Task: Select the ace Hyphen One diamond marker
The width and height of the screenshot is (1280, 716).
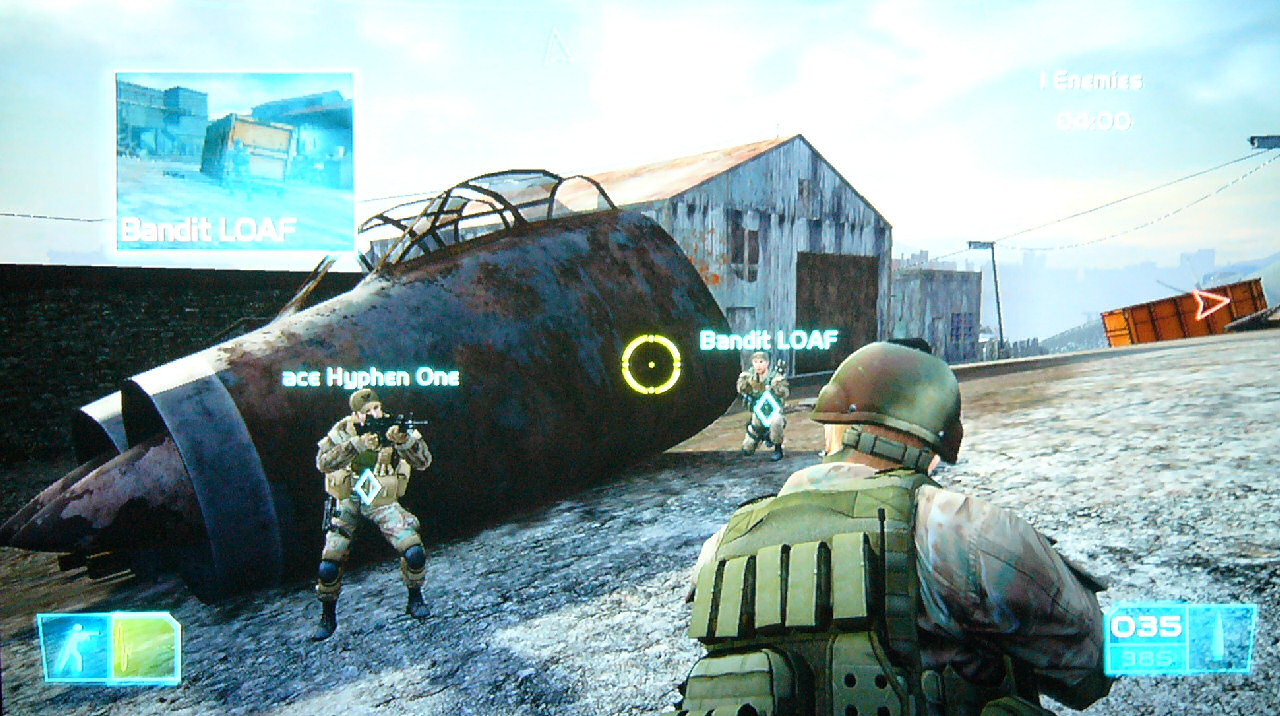Action: tap(367, 486)
